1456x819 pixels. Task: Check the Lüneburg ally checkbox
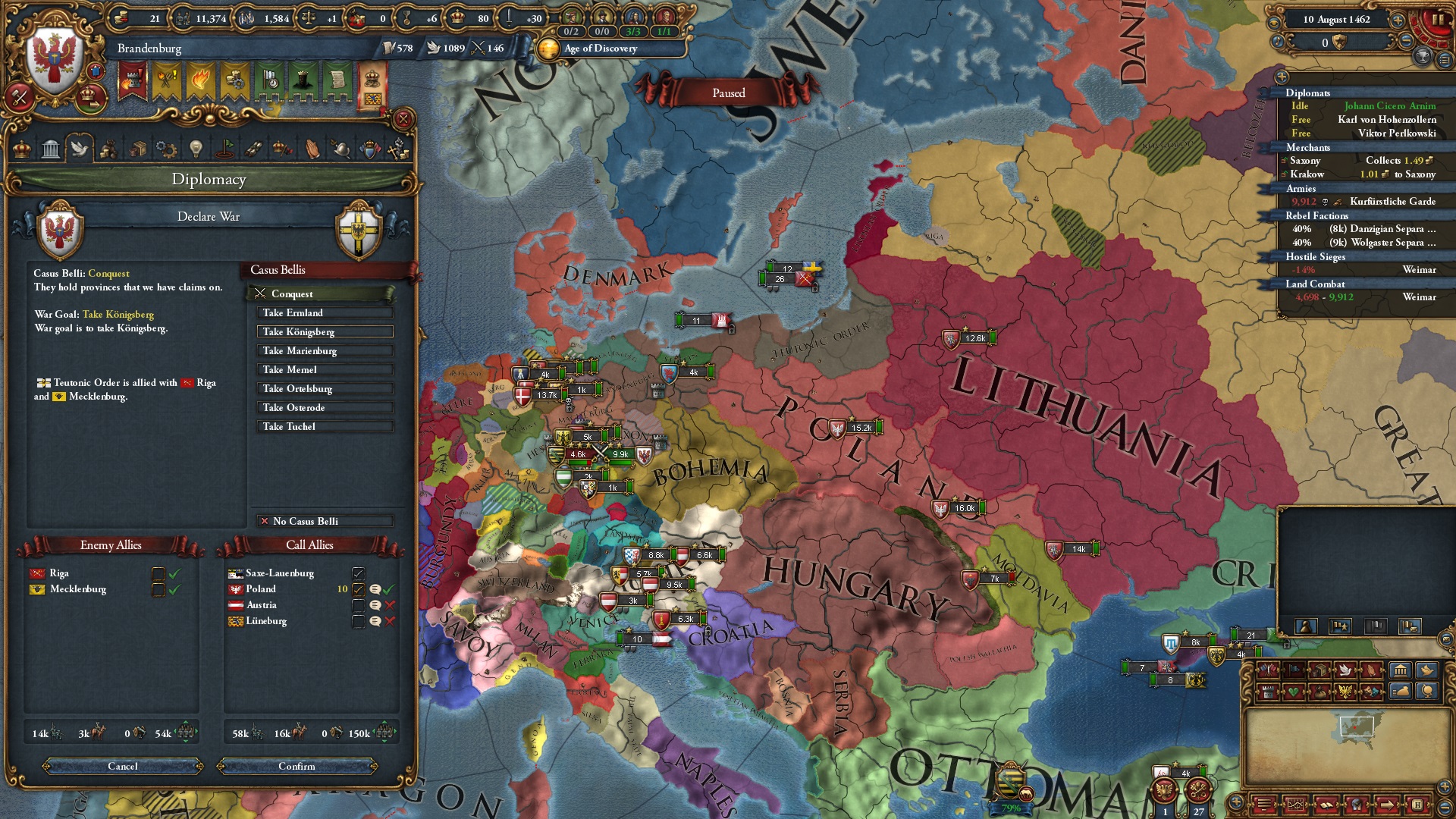click(359, 621)
